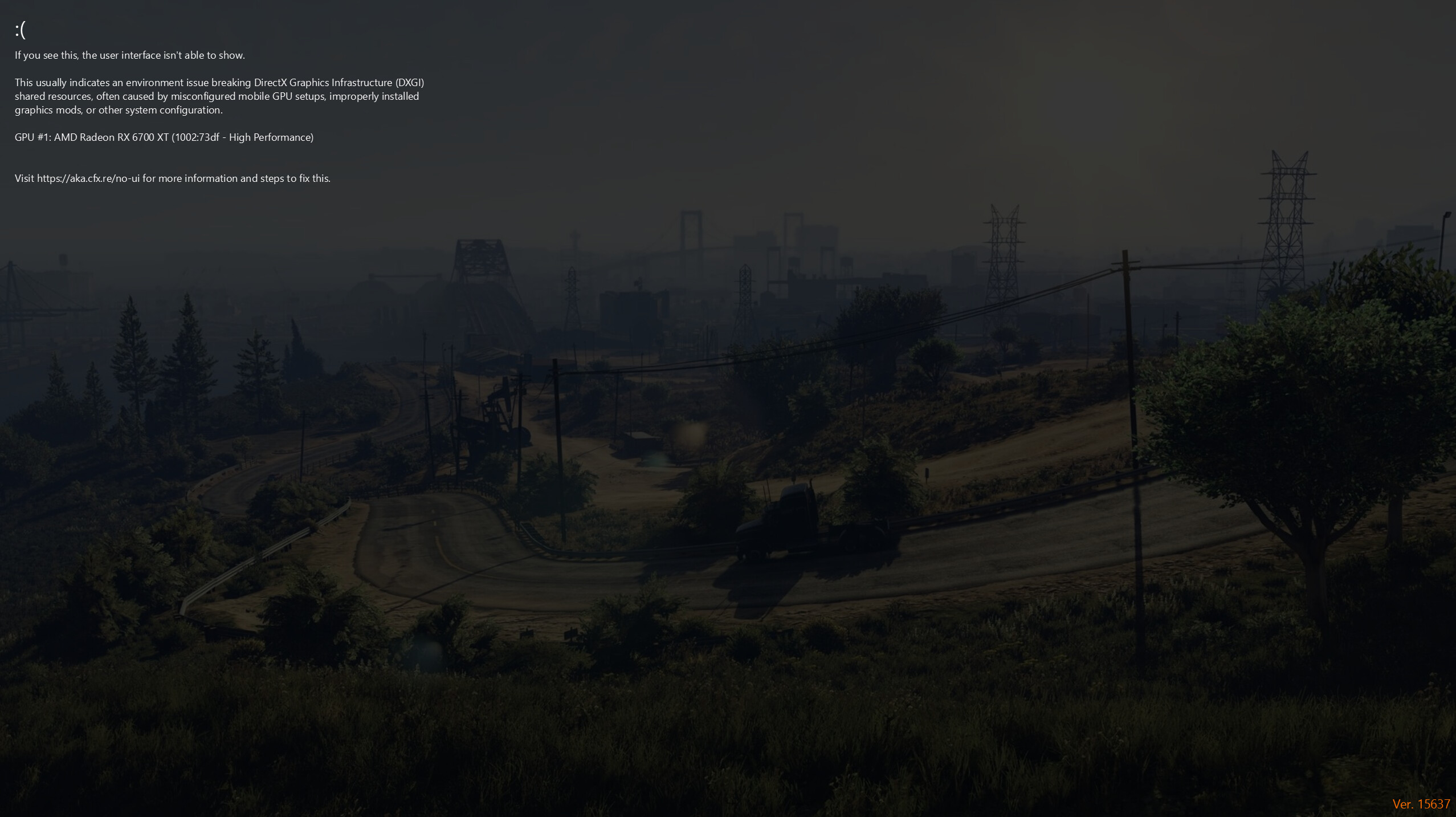
Task: Open the aka.cfx.re/no-ui help link
Action: click(88, 178)
